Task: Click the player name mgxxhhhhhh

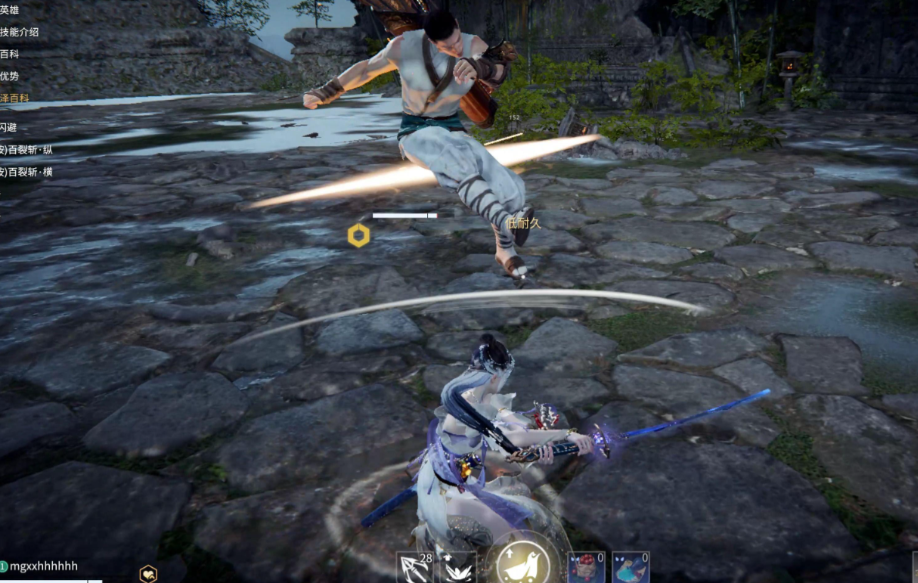Action: (44, 566)
